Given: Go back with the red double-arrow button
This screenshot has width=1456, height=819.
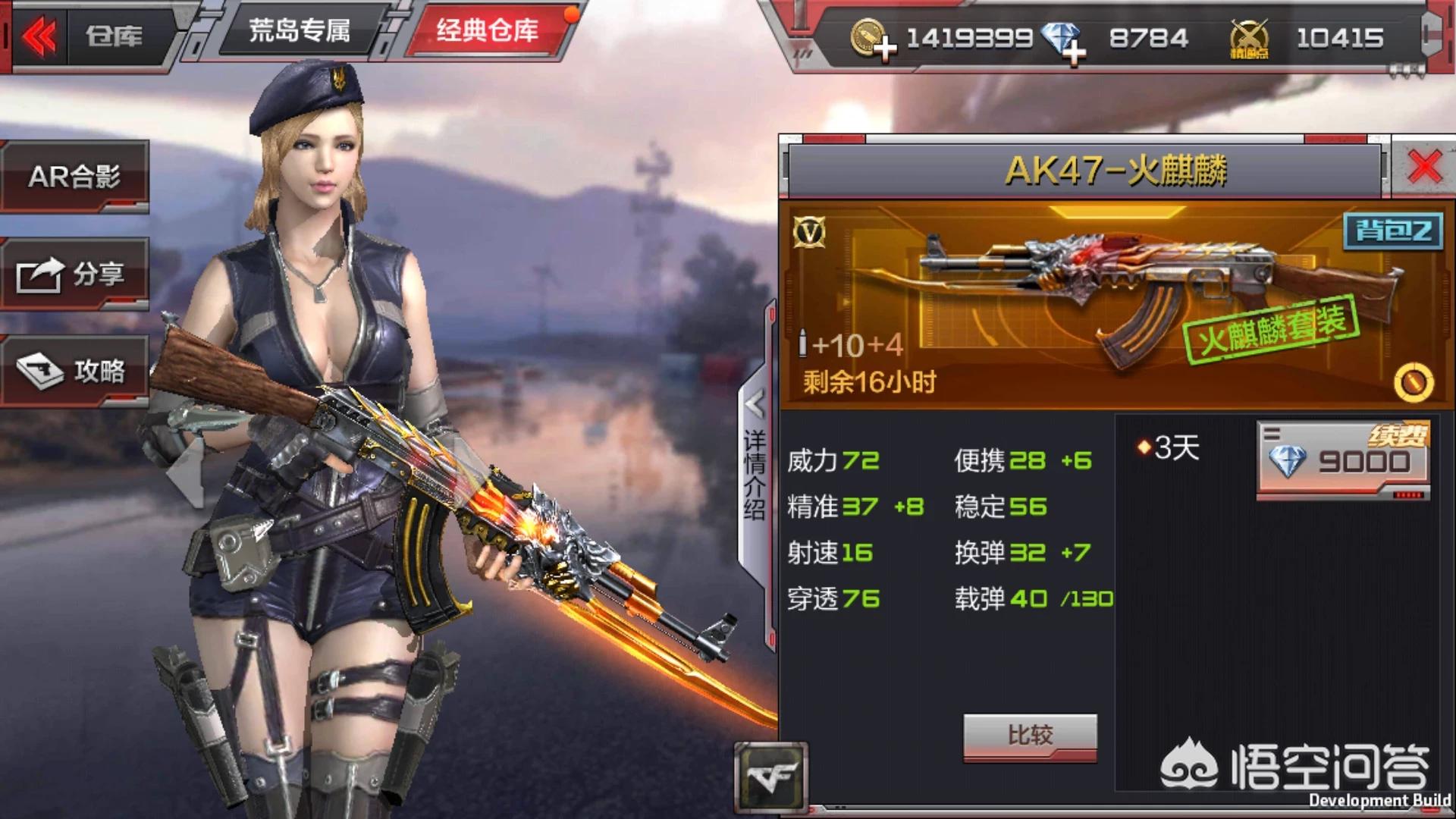Looking at the screenshot, I should 39,36.
